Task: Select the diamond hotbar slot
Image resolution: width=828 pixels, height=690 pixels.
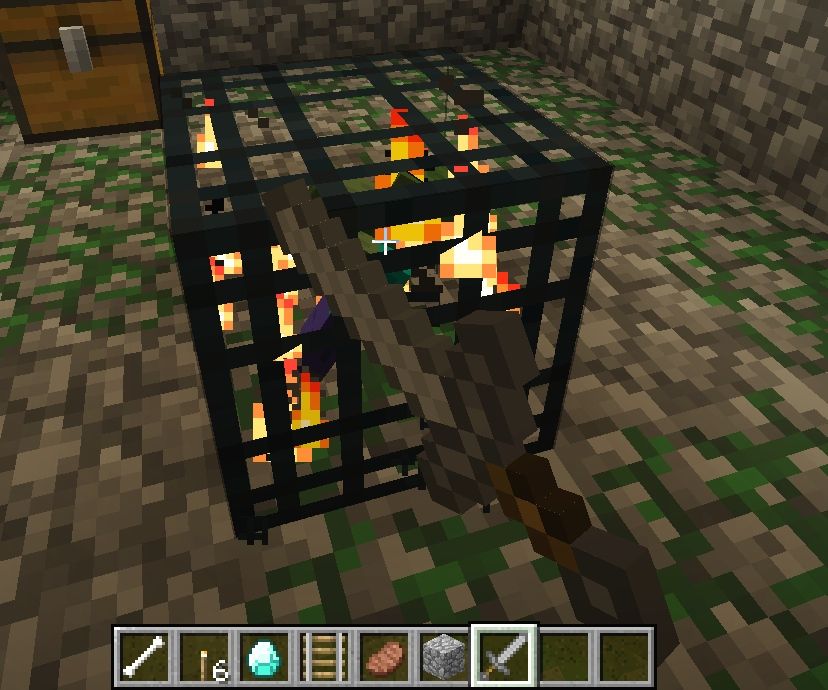Action: click(x=263, y=656)
